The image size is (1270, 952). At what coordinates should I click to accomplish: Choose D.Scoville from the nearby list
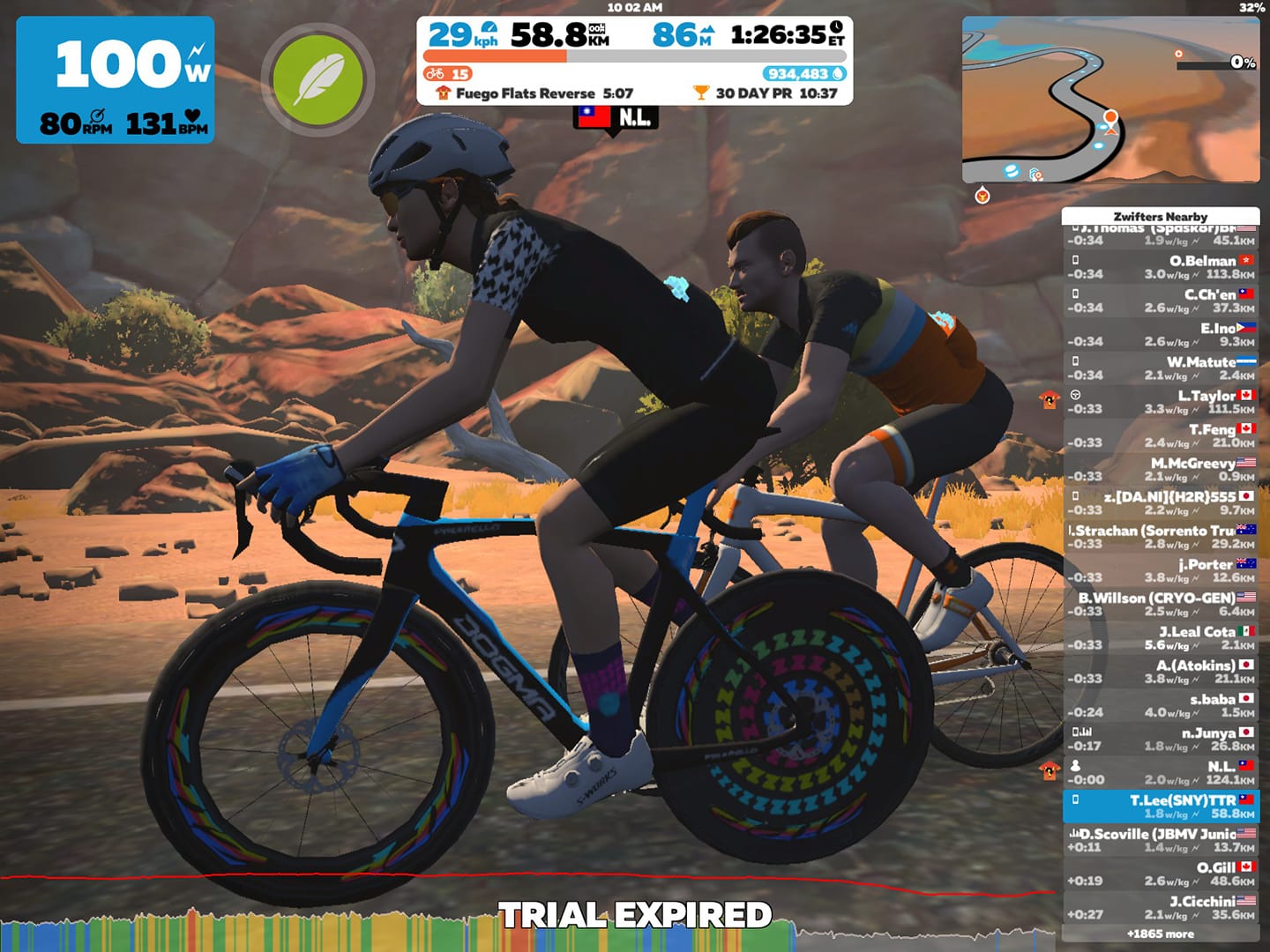[1161, 840]
